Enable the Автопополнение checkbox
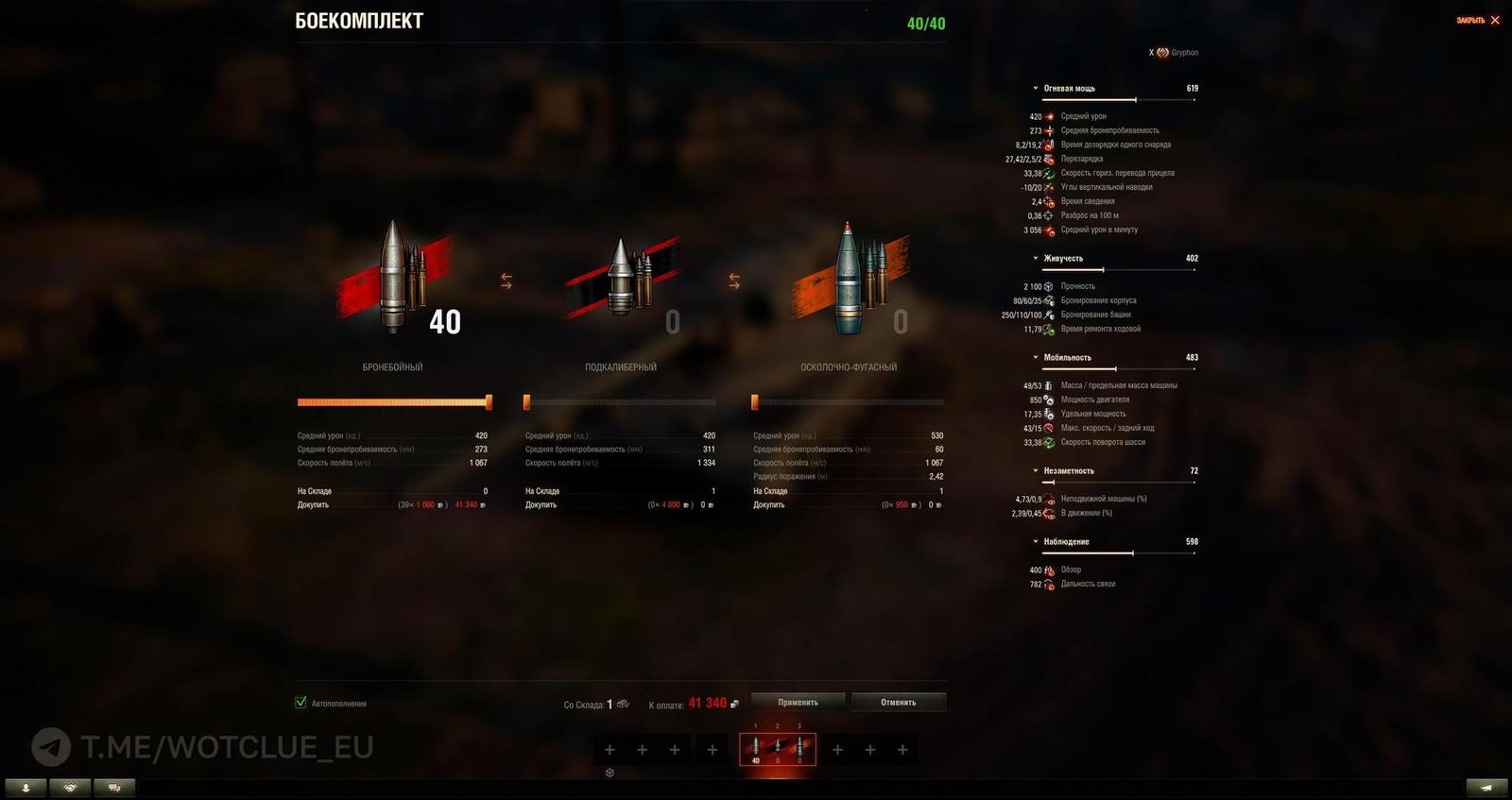This screenshot has height=800, width=1512. point(300,703)
